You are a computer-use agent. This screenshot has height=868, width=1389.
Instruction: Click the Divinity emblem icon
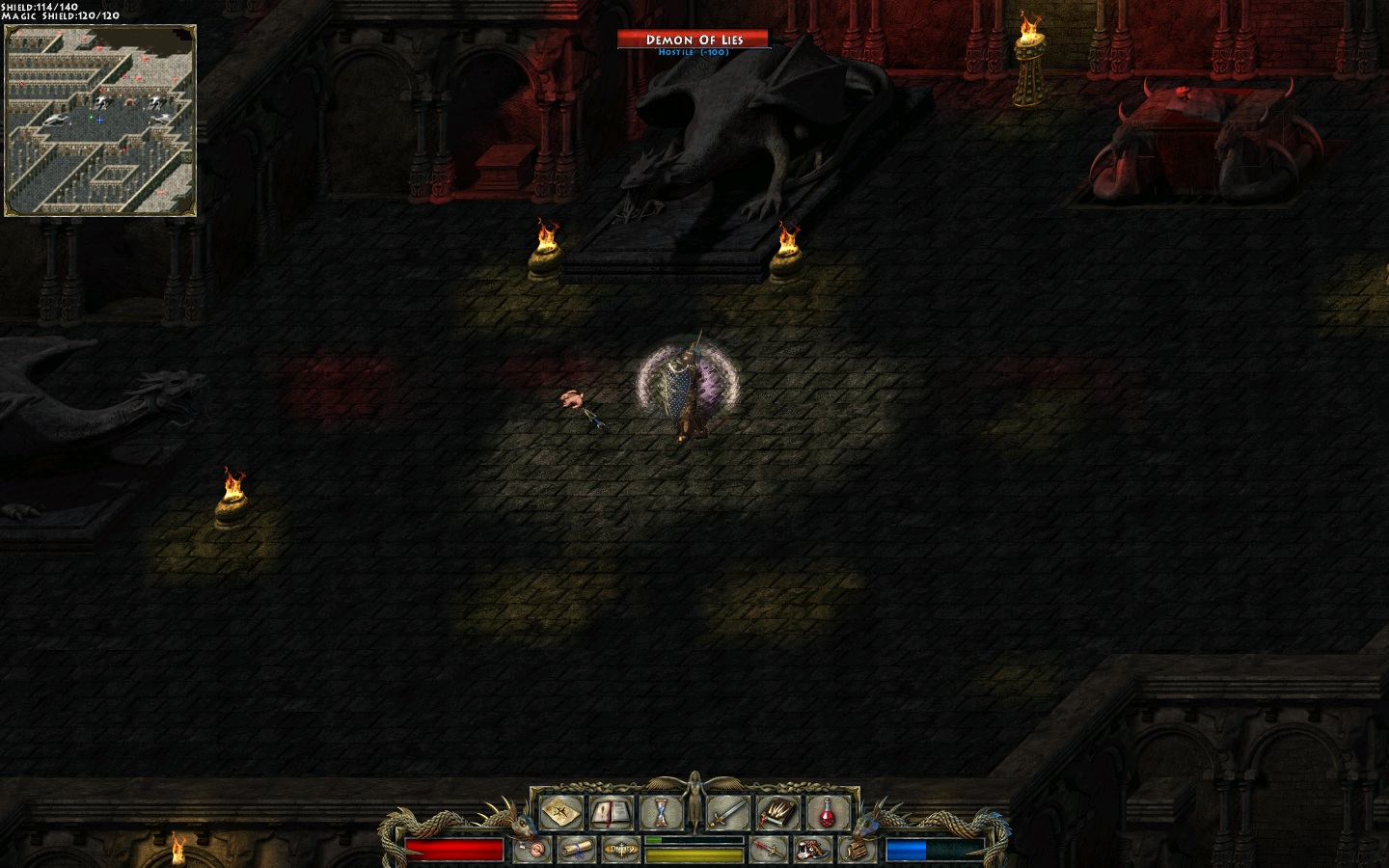tap(620, 848)
